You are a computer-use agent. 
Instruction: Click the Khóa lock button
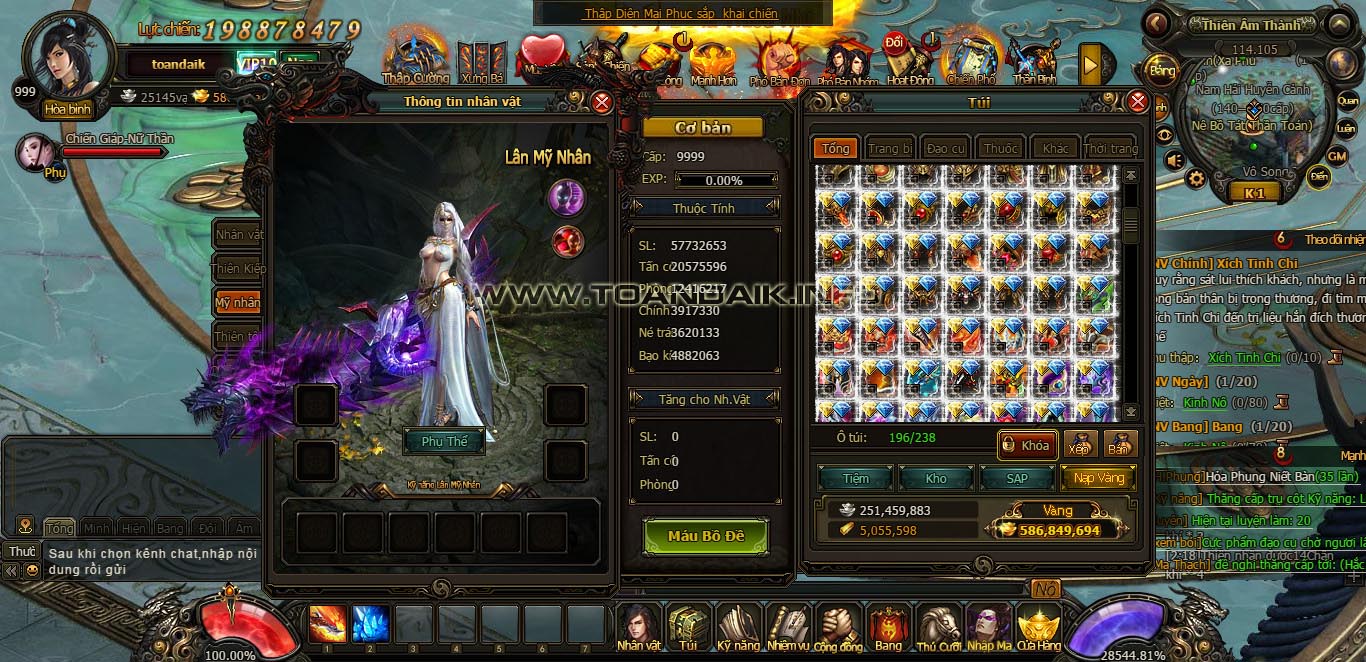(x=1027, y=445)
